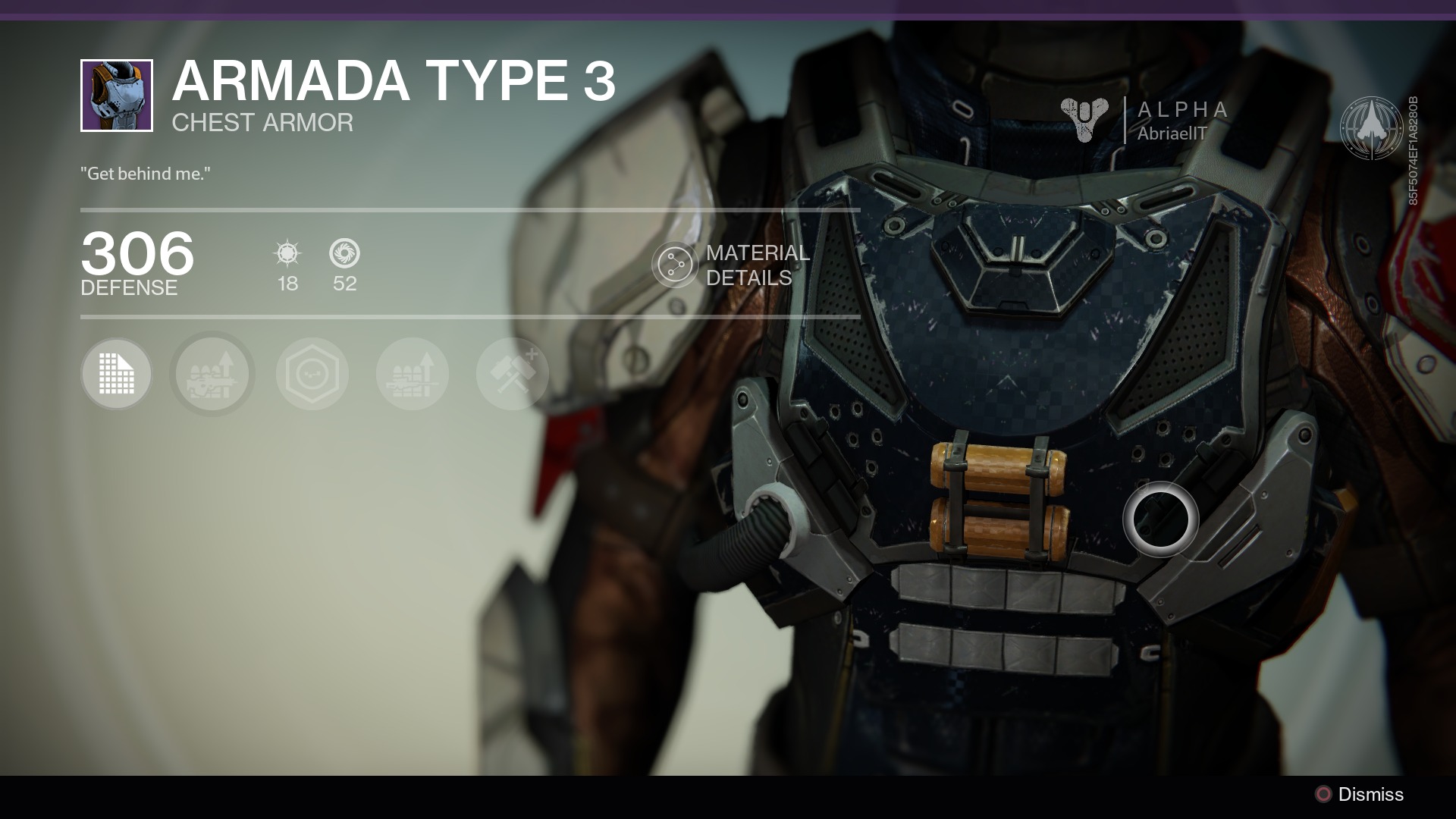Select the grid-pattern shader perk node
Image resolution: width=1456 pixels, height=819 pixels.
point(117,375)
